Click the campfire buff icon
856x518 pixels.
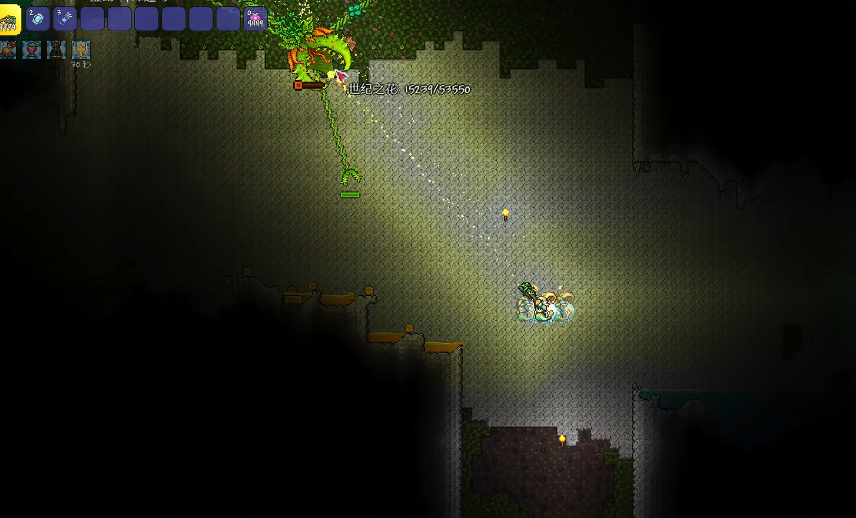pos(9,49)
